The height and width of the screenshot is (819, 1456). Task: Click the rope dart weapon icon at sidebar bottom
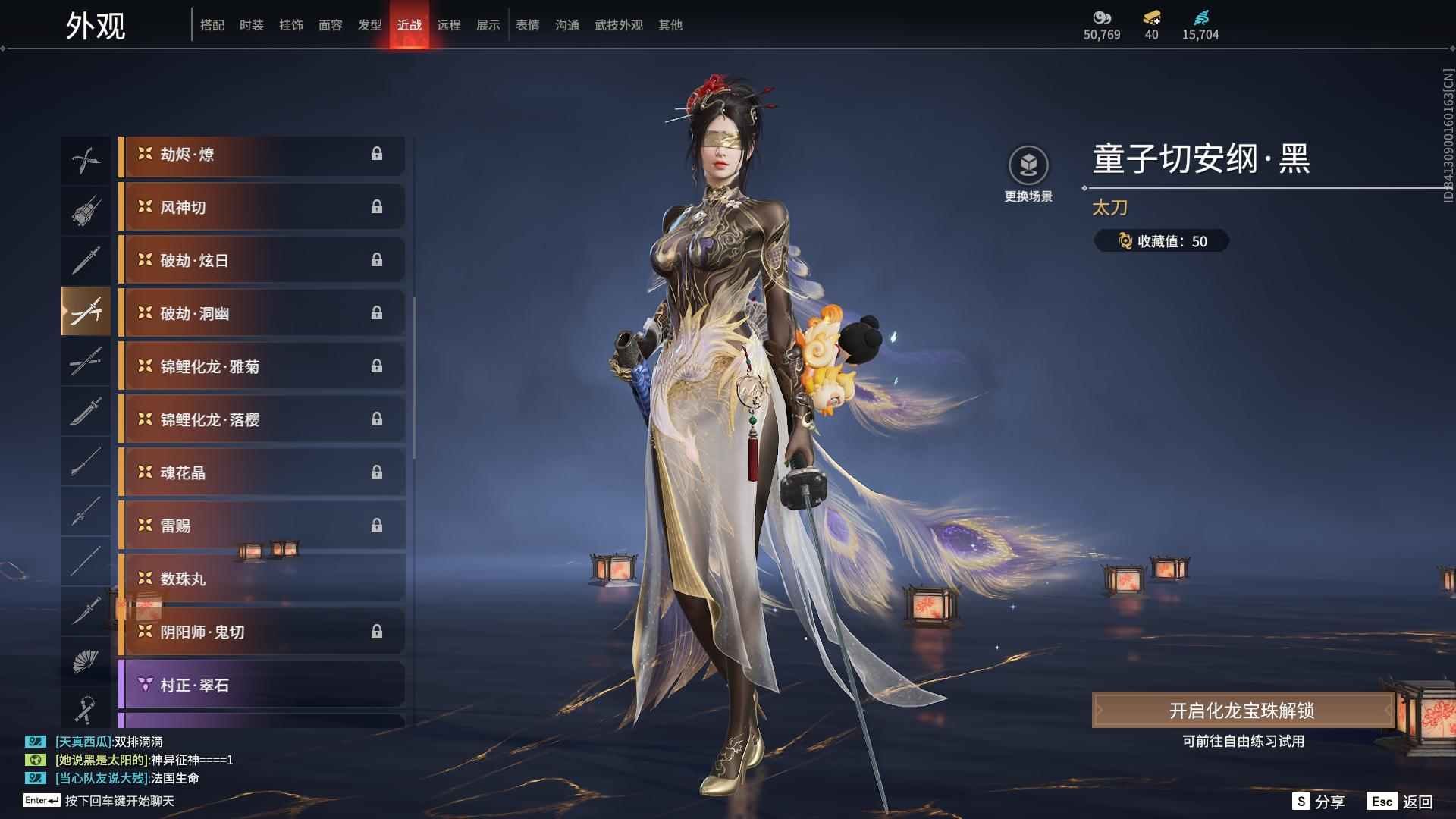[x=86, y=707]
